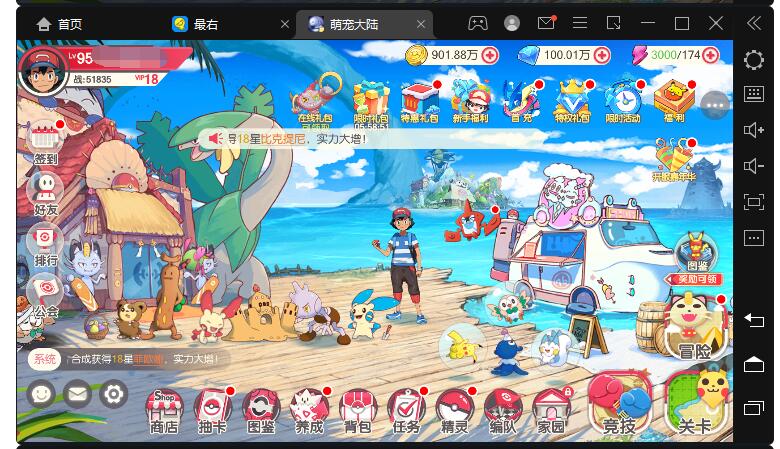Open the 商店 shop menu
The height and width of the screenshot is (449, 780).
coord(164,410)
